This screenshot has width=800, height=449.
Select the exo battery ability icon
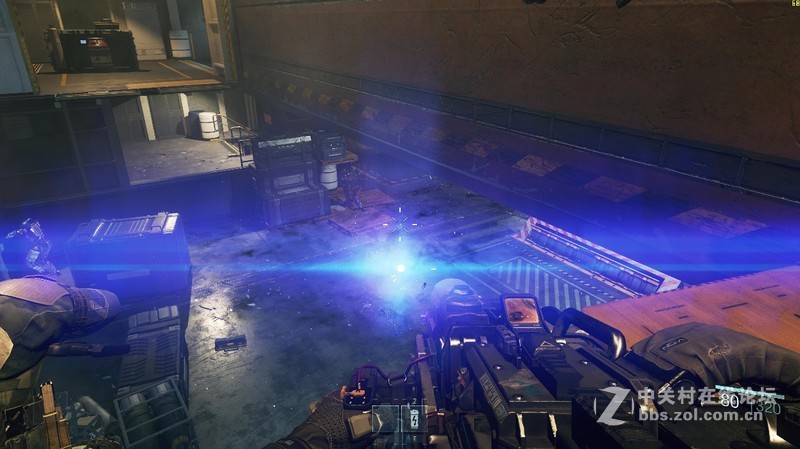[x=413, y=419]
